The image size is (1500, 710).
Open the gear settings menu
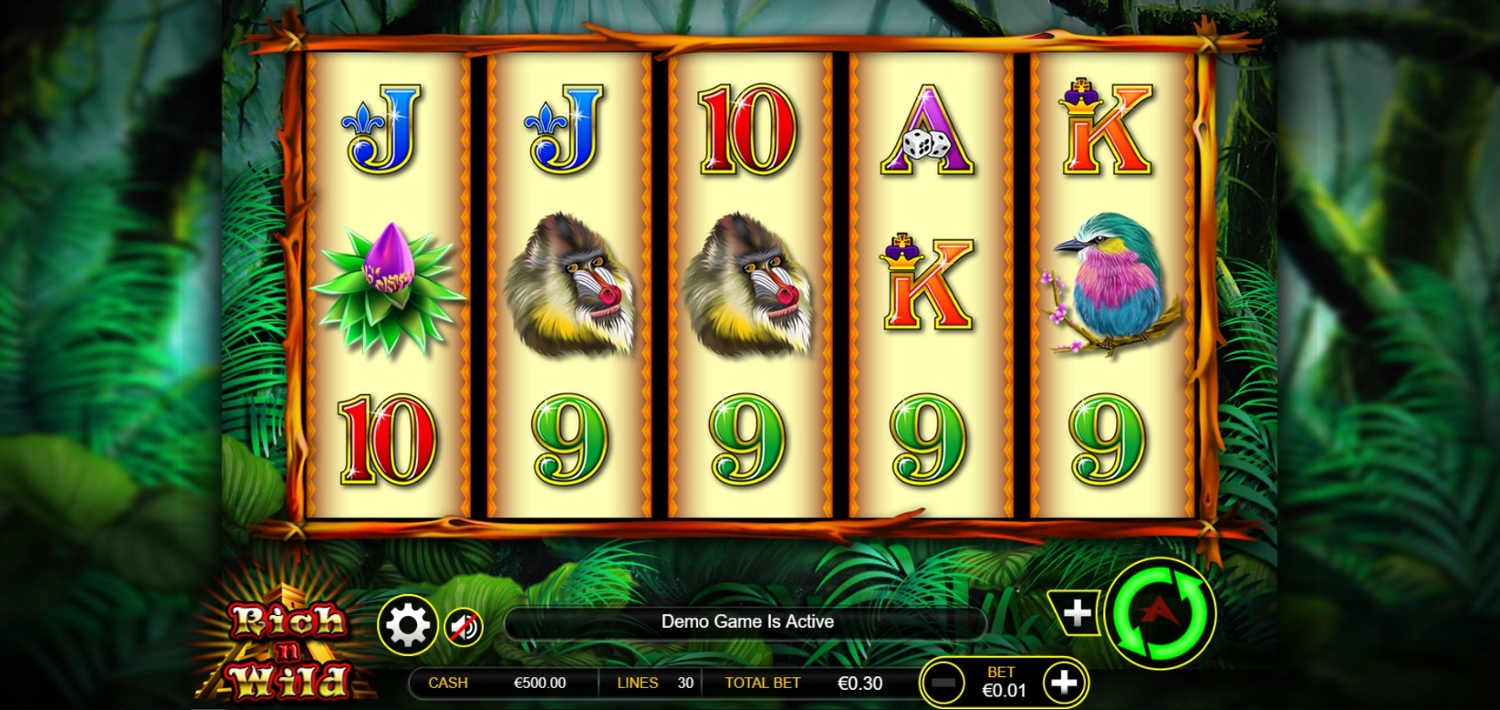click(x=408, y=626)
